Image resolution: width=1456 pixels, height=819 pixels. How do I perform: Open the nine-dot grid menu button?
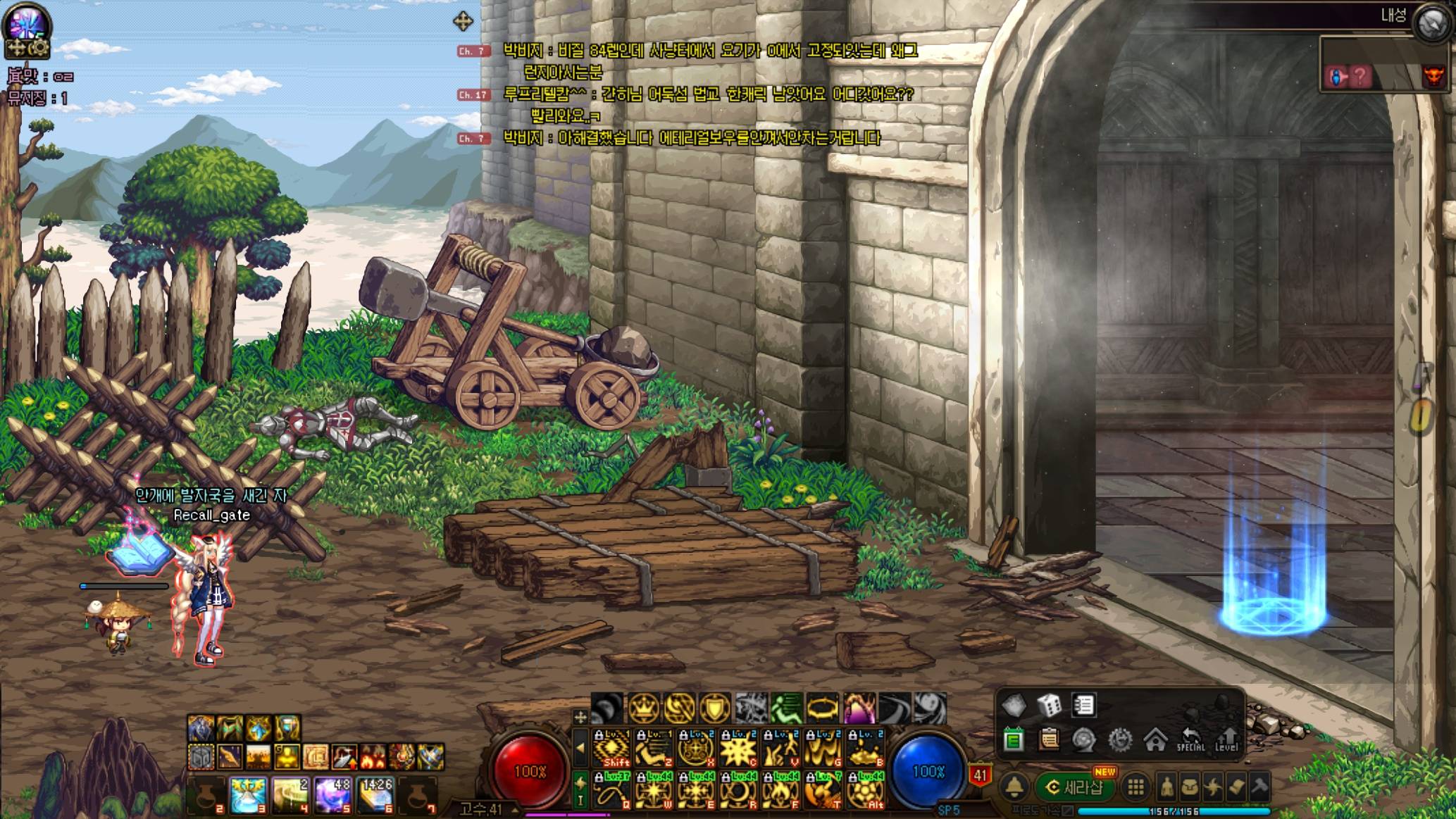1135,787
